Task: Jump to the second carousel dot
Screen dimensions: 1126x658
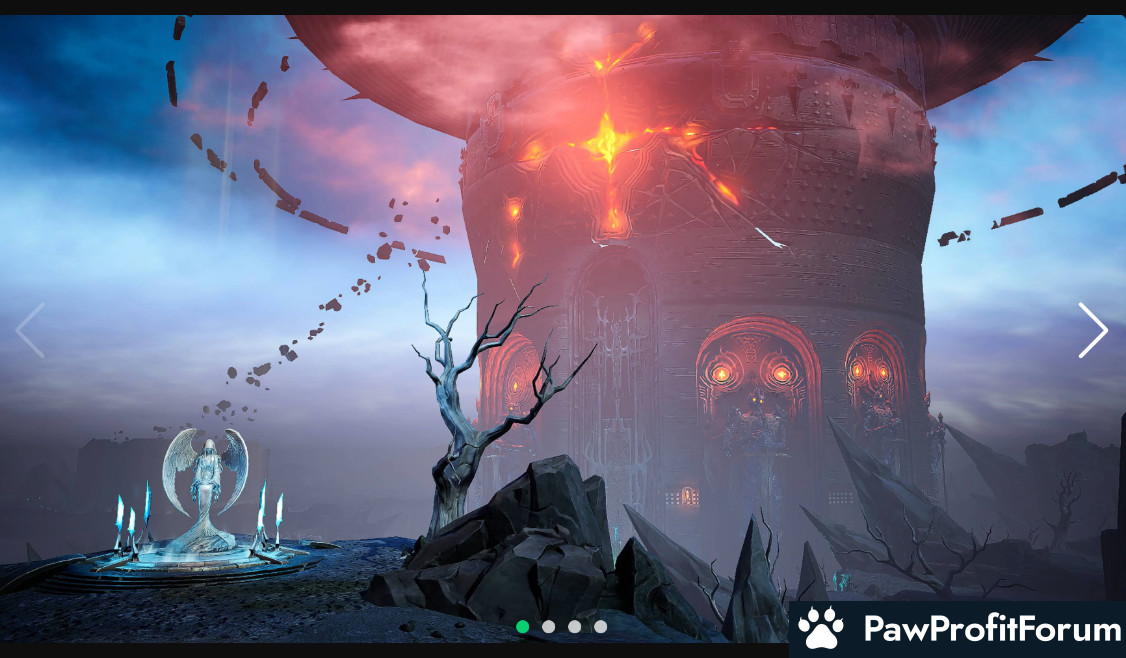Action: [x=548, y=627]
